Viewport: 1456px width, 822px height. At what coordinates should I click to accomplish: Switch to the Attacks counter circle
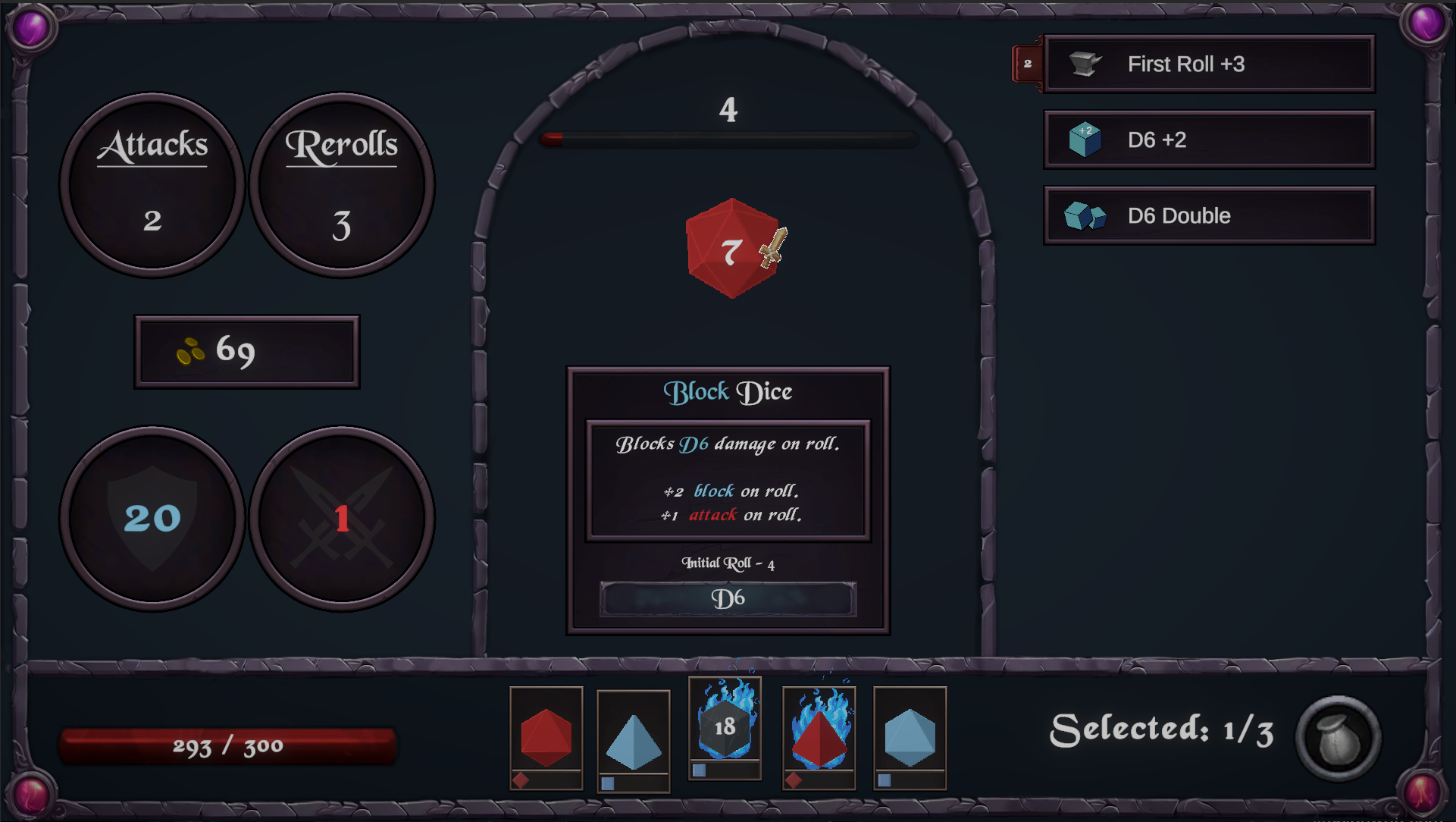(153, 184)
